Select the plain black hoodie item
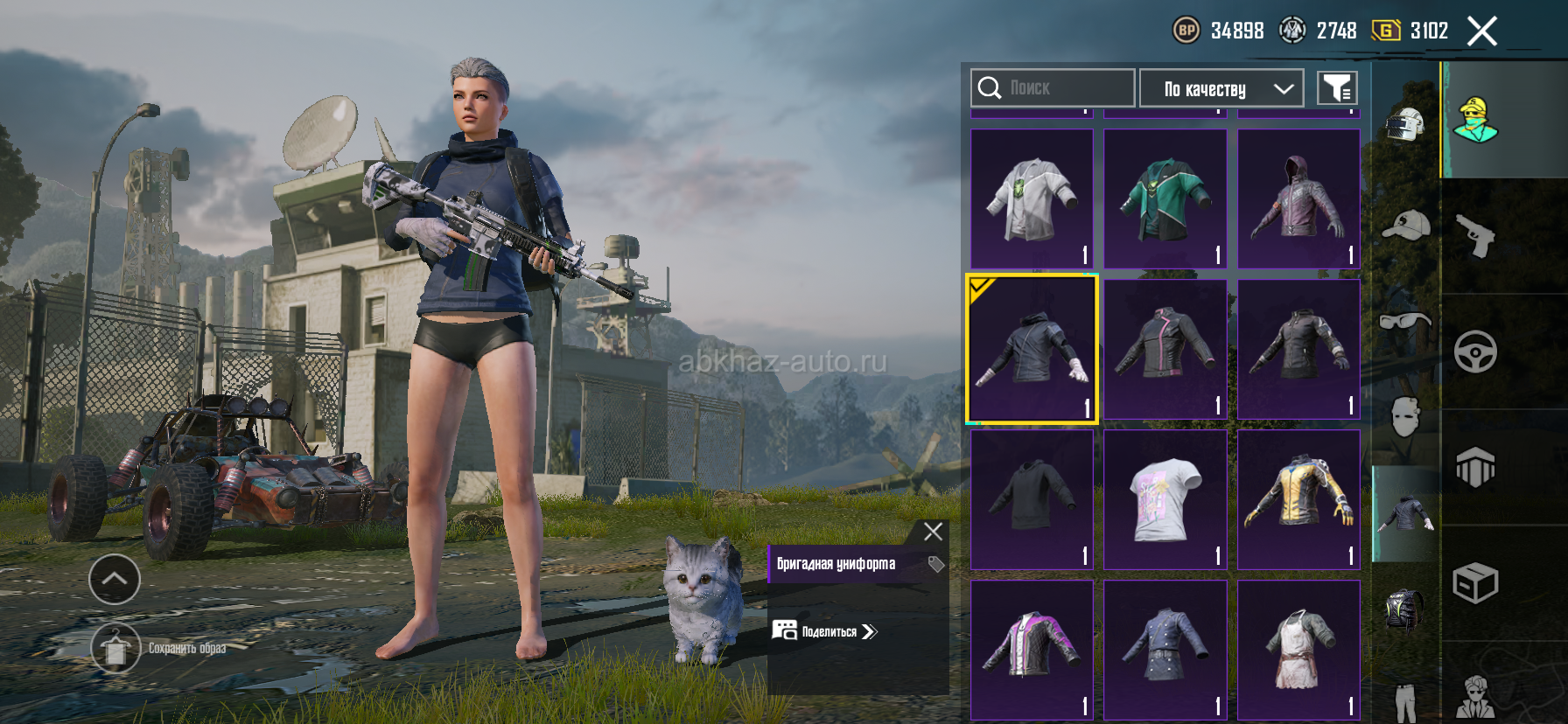The width and height of the screenshot is (1568, 724). click(x=1032, y=499)
